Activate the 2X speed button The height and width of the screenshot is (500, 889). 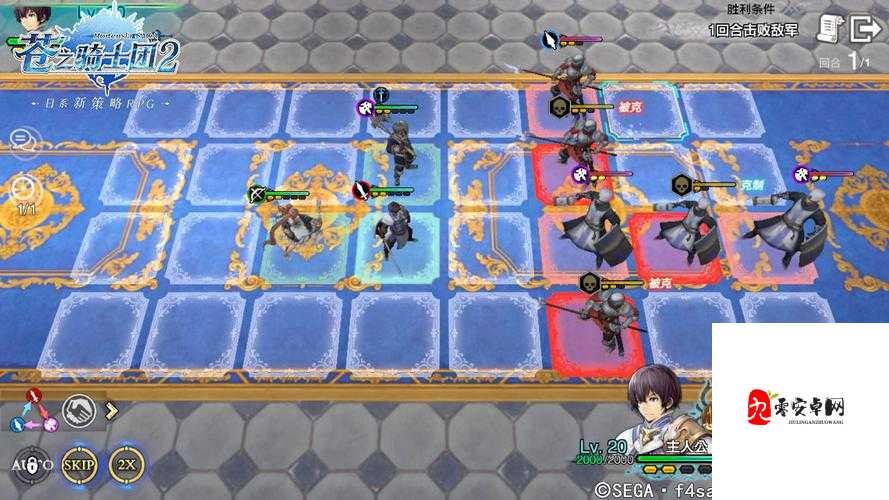click(127, 463)
